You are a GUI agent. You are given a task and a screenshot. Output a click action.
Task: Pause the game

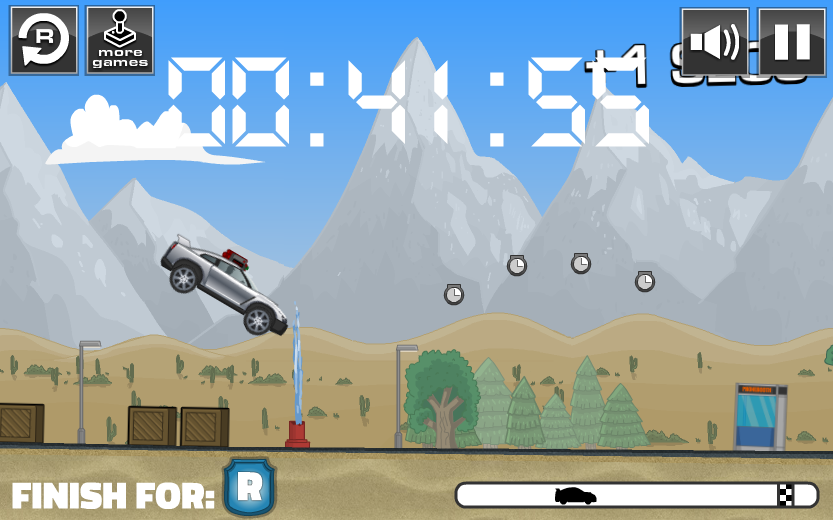[x=792, y=42]
